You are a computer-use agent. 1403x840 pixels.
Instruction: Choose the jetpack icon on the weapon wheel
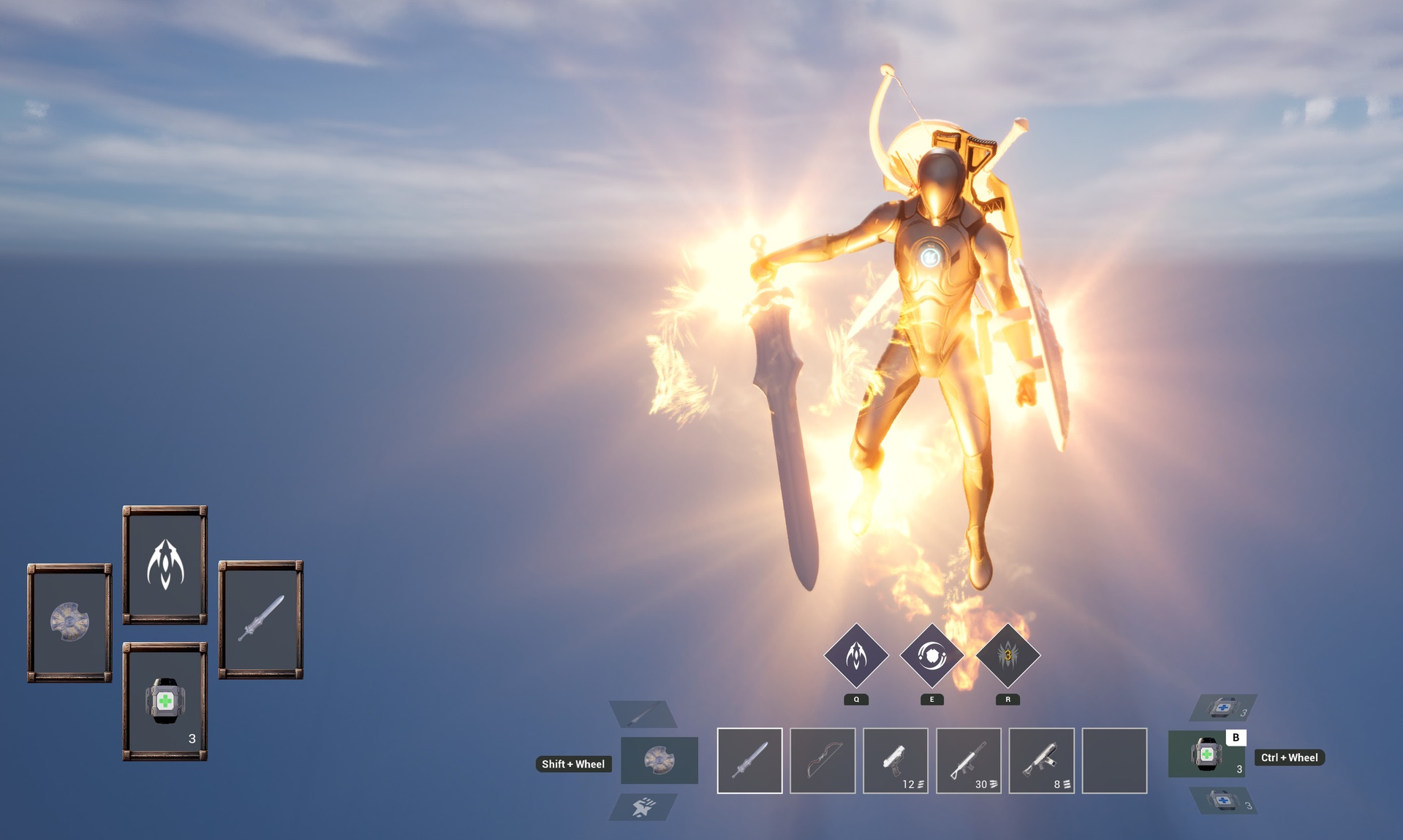(641, 807)
